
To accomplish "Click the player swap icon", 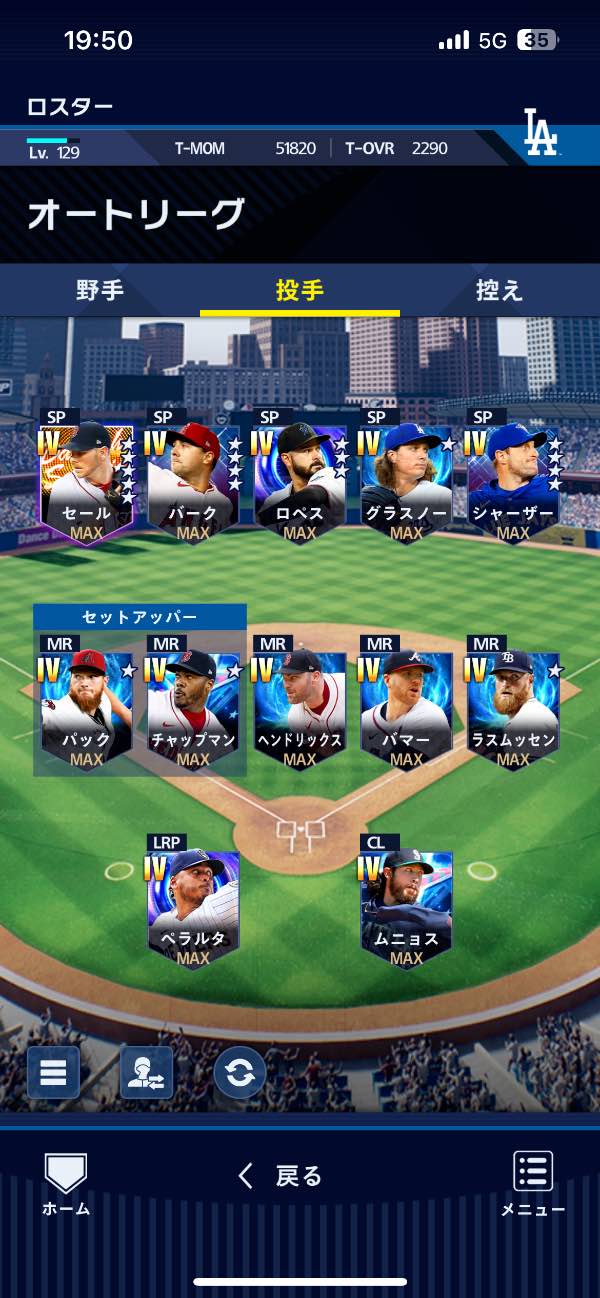I will tap(146, 1072).
